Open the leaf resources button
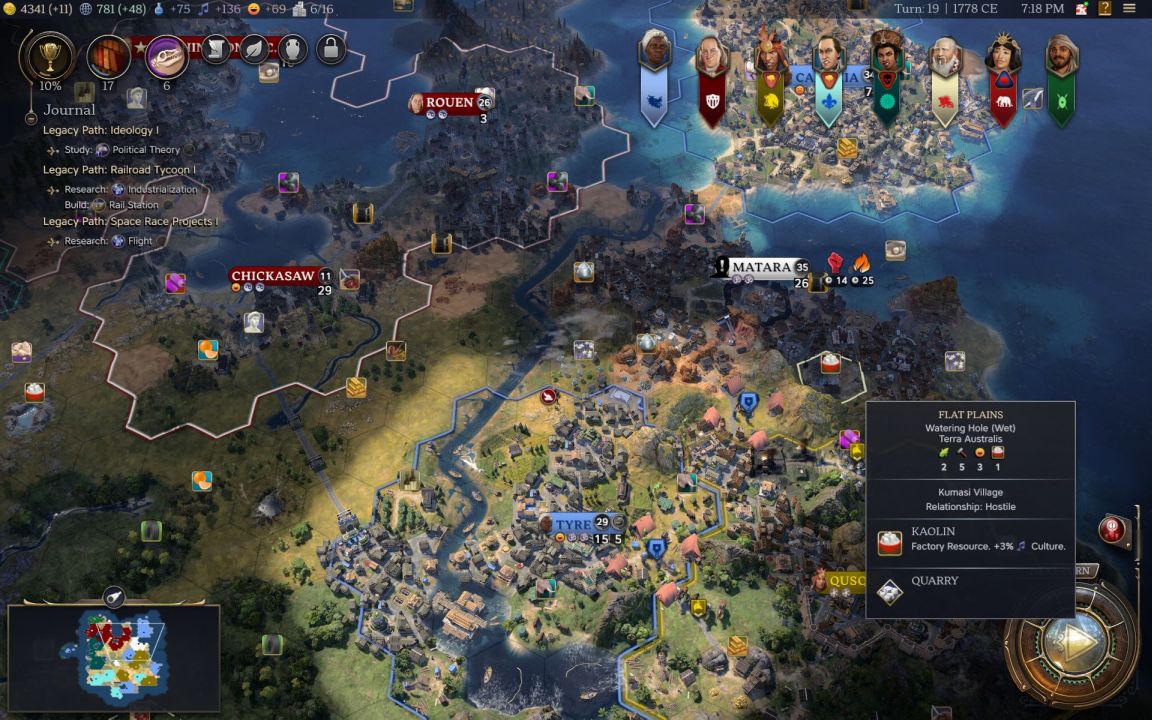Viewport: 1152px width, 720px height. 256,48
